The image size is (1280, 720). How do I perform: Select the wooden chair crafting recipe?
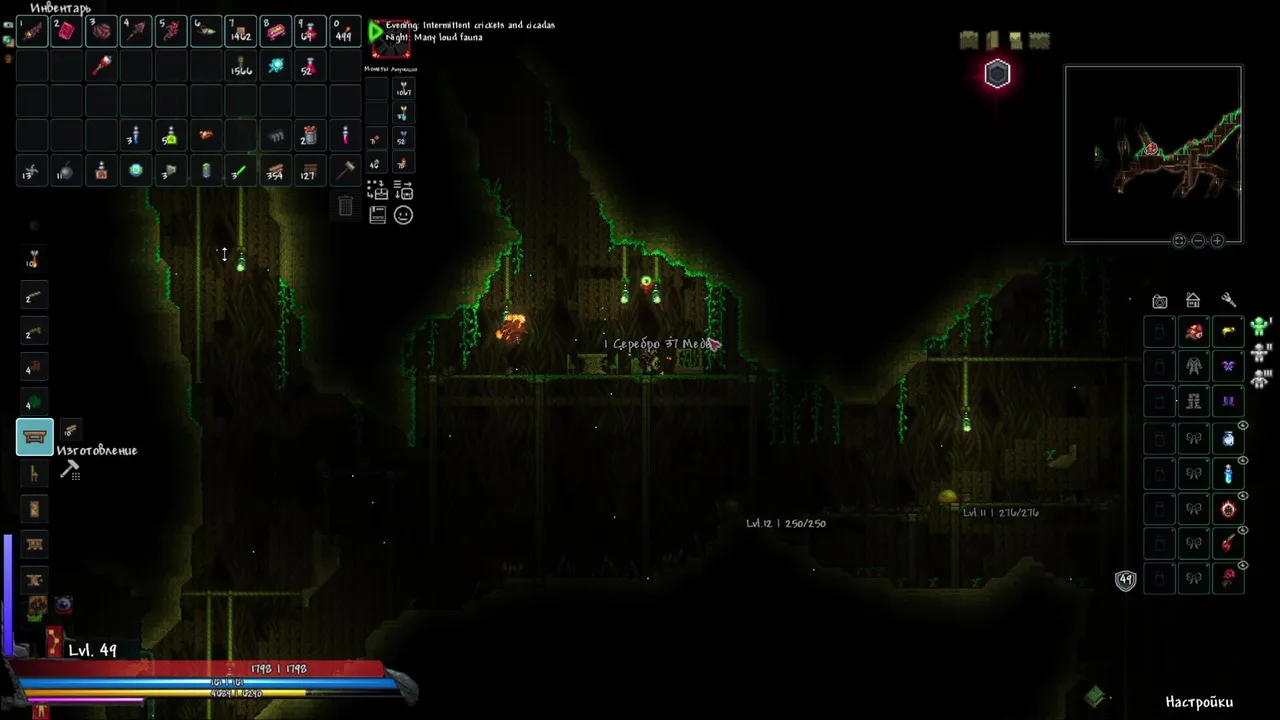[x=35, y=474]
